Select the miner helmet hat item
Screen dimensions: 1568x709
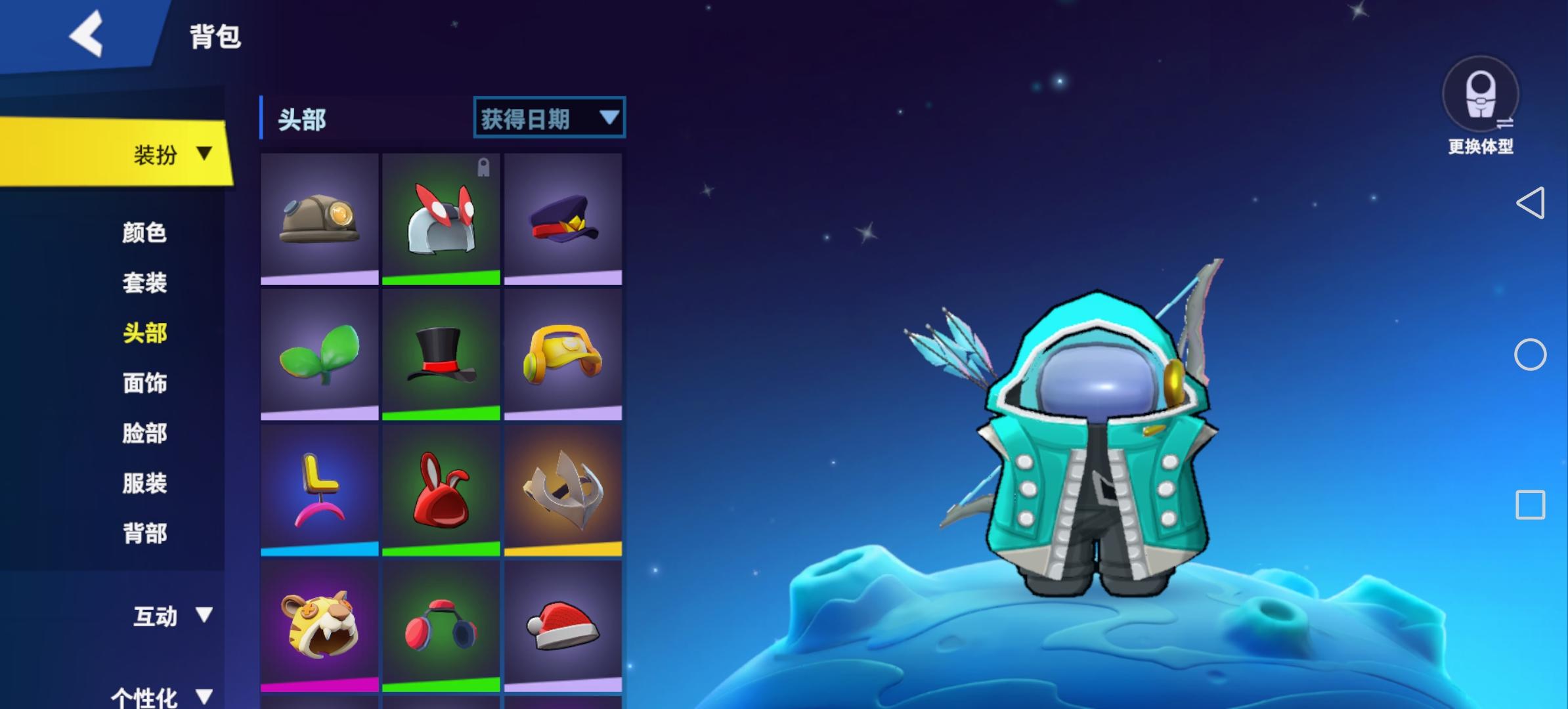pos(320,217)
